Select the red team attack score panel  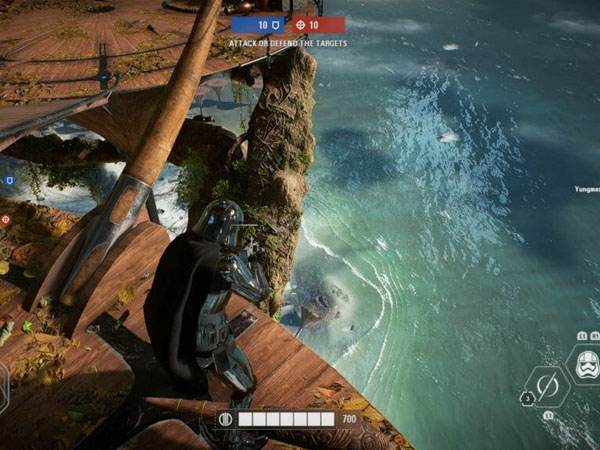[x=317, y=24]
